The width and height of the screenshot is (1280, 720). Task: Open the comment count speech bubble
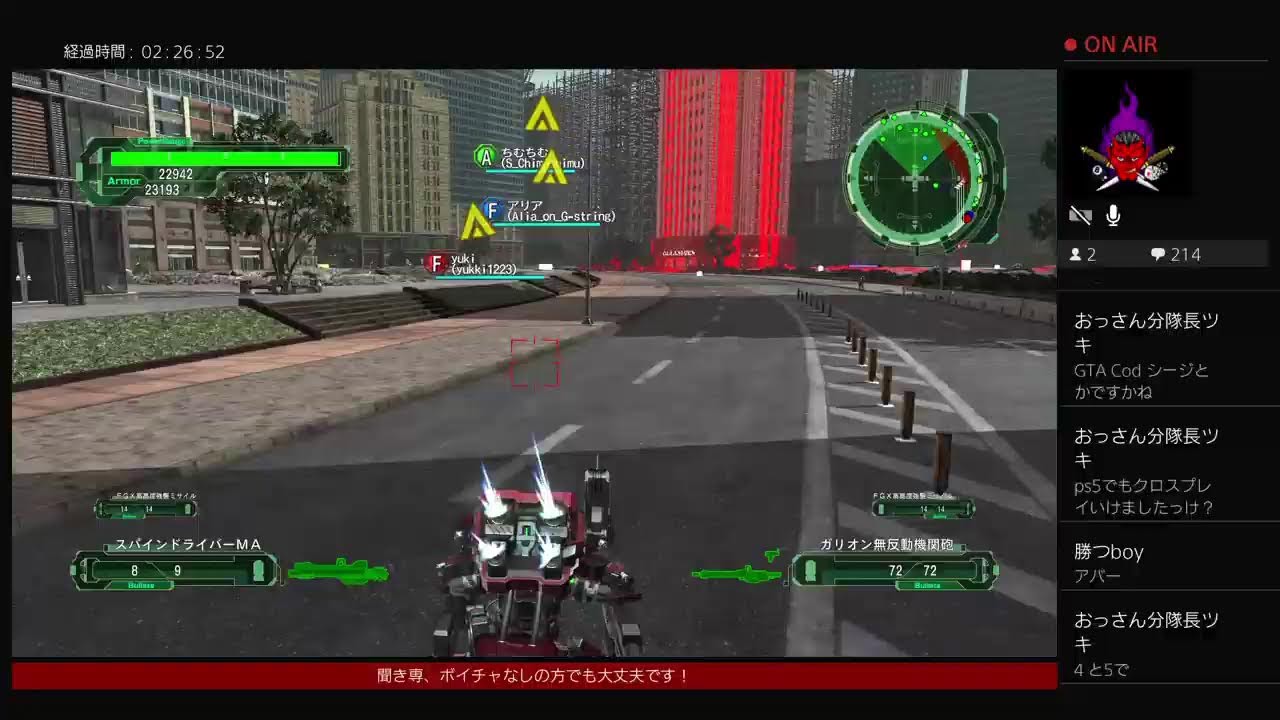coord(1158,255)
